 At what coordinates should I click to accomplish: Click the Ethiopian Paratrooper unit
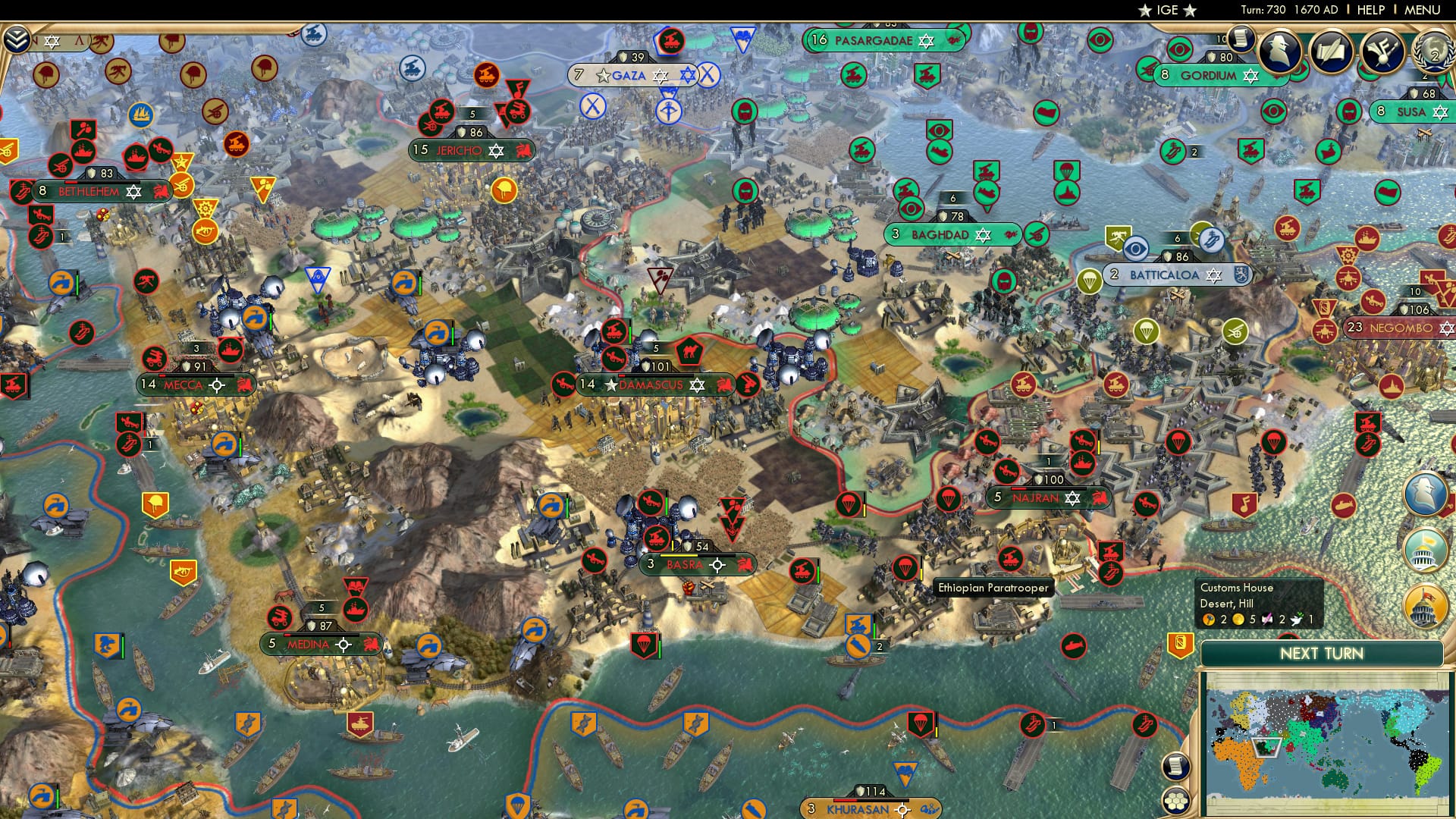(907, 566)
